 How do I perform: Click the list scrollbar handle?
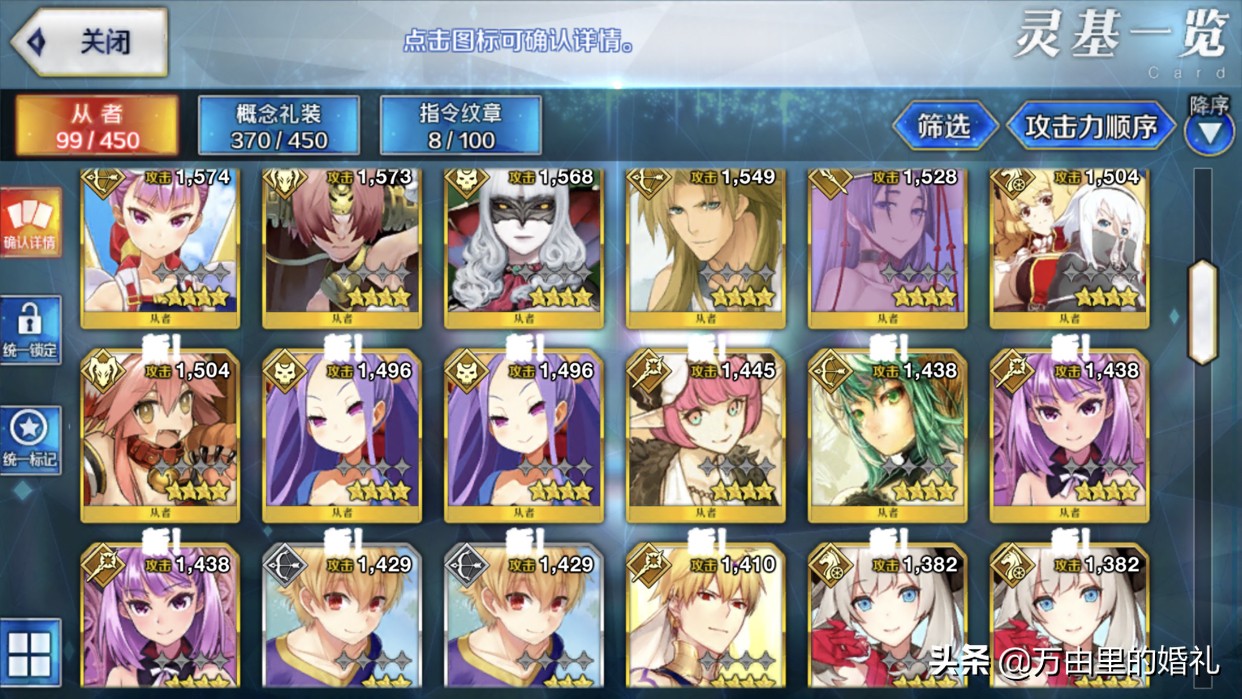[1201, 312]
